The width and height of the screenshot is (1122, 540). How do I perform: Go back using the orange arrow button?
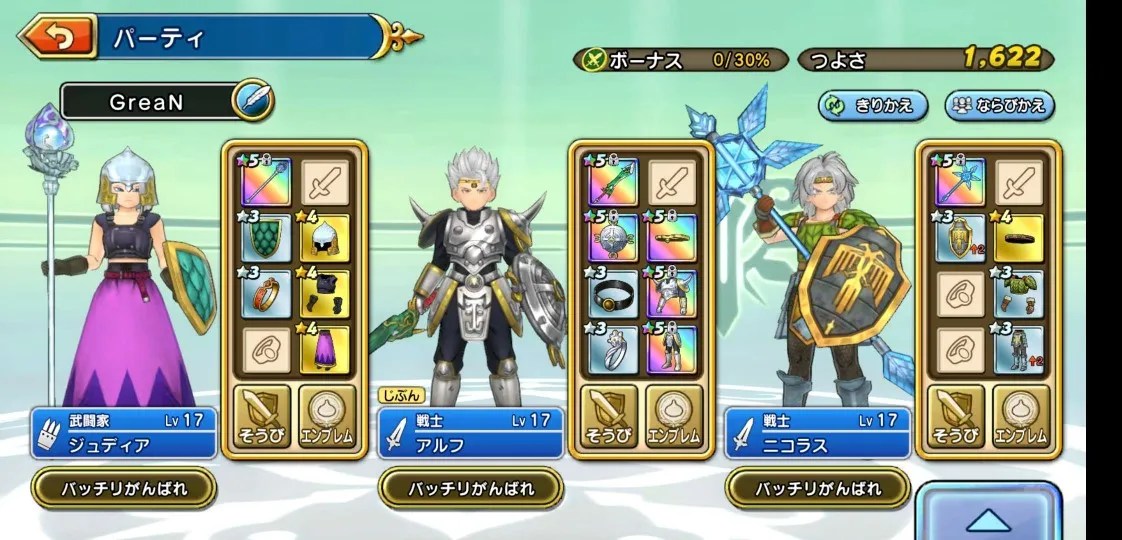[56, 37]
